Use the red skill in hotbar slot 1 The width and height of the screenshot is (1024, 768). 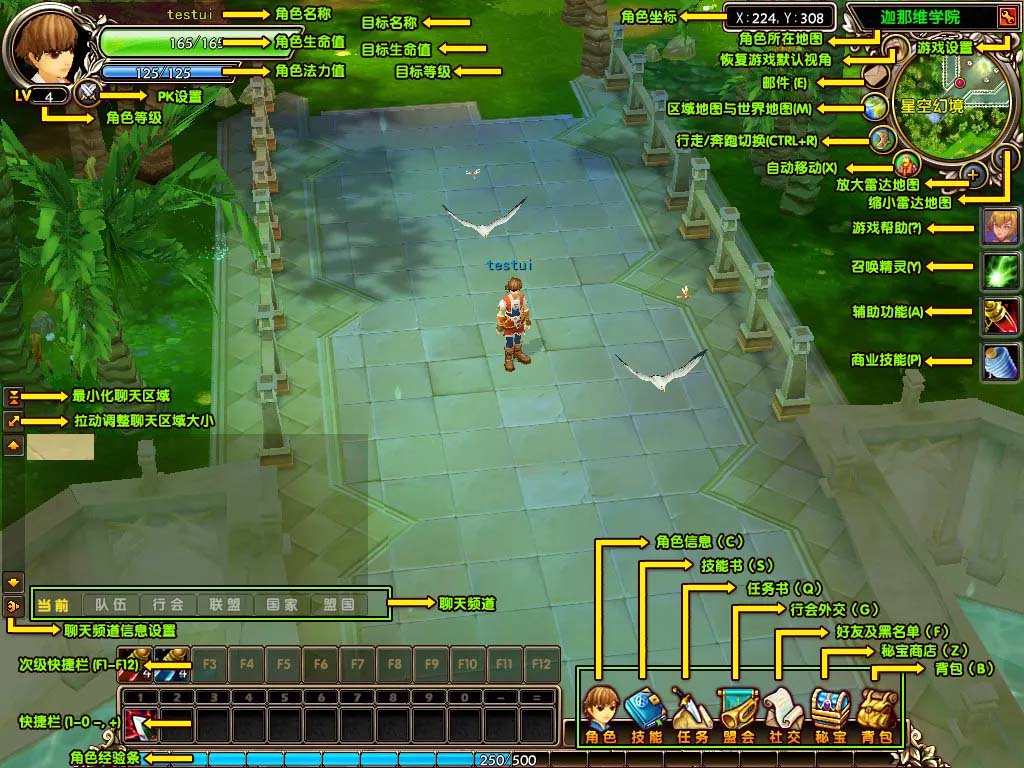tap(137, 723)
